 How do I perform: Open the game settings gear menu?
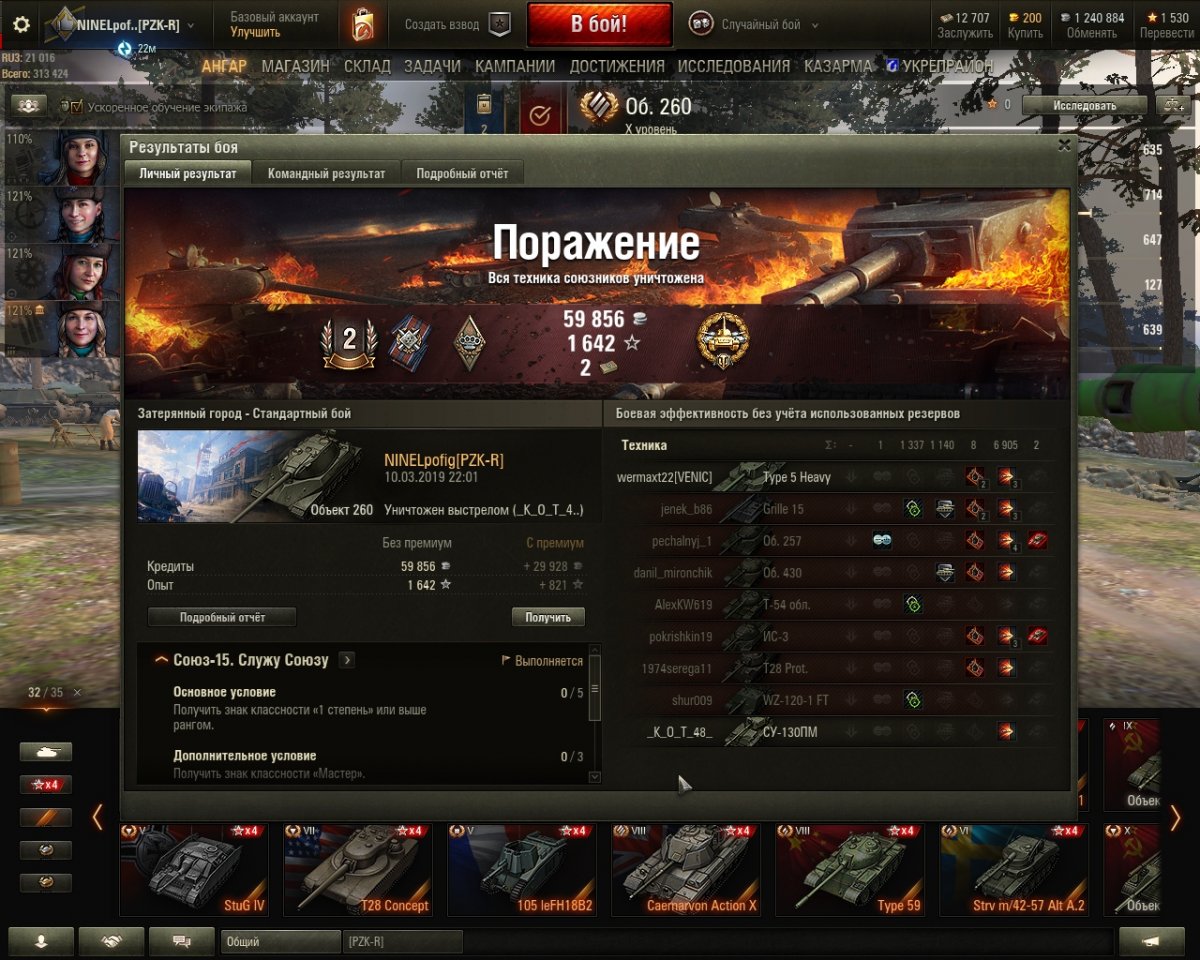(21, 25)
